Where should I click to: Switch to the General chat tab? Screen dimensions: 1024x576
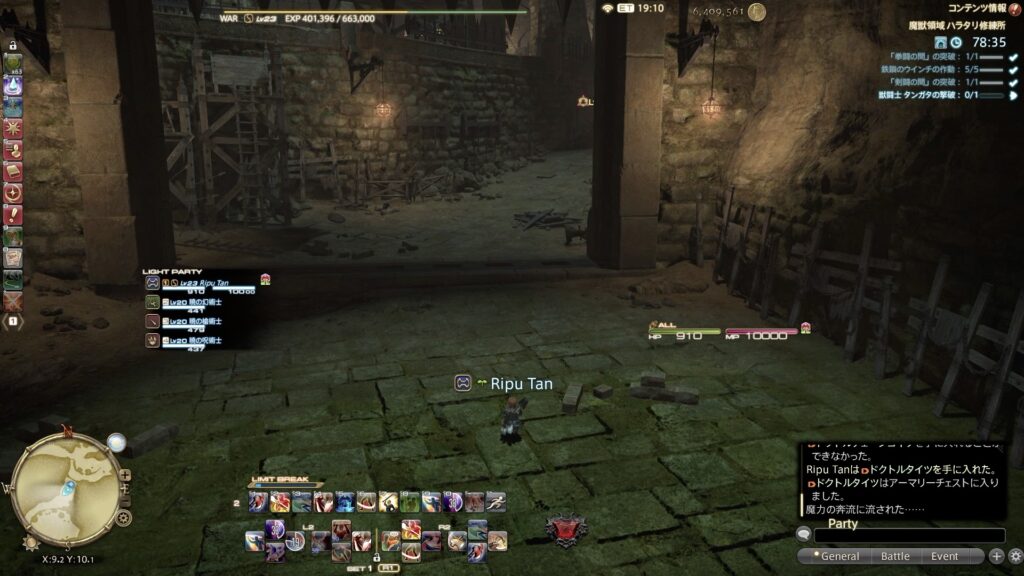pos(838,556)
